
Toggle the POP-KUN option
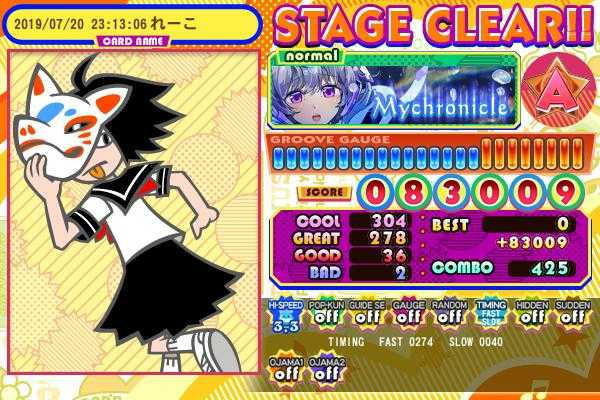(x=325, y=314)
